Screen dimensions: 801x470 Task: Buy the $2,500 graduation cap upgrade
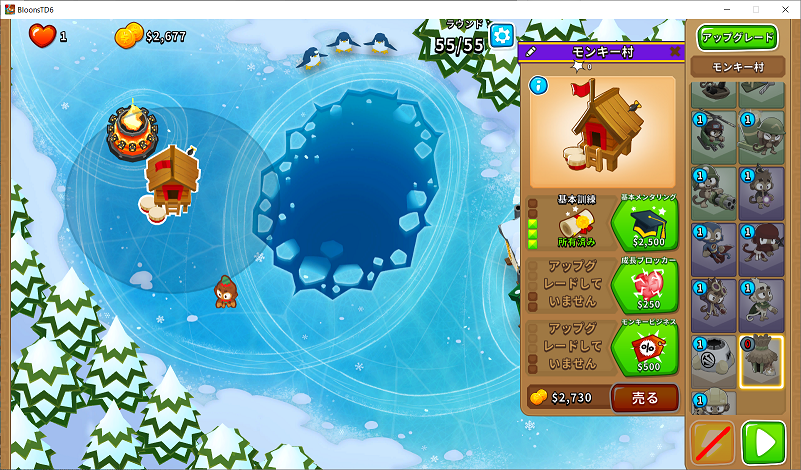pyautogui.click(x=644, y=225)
